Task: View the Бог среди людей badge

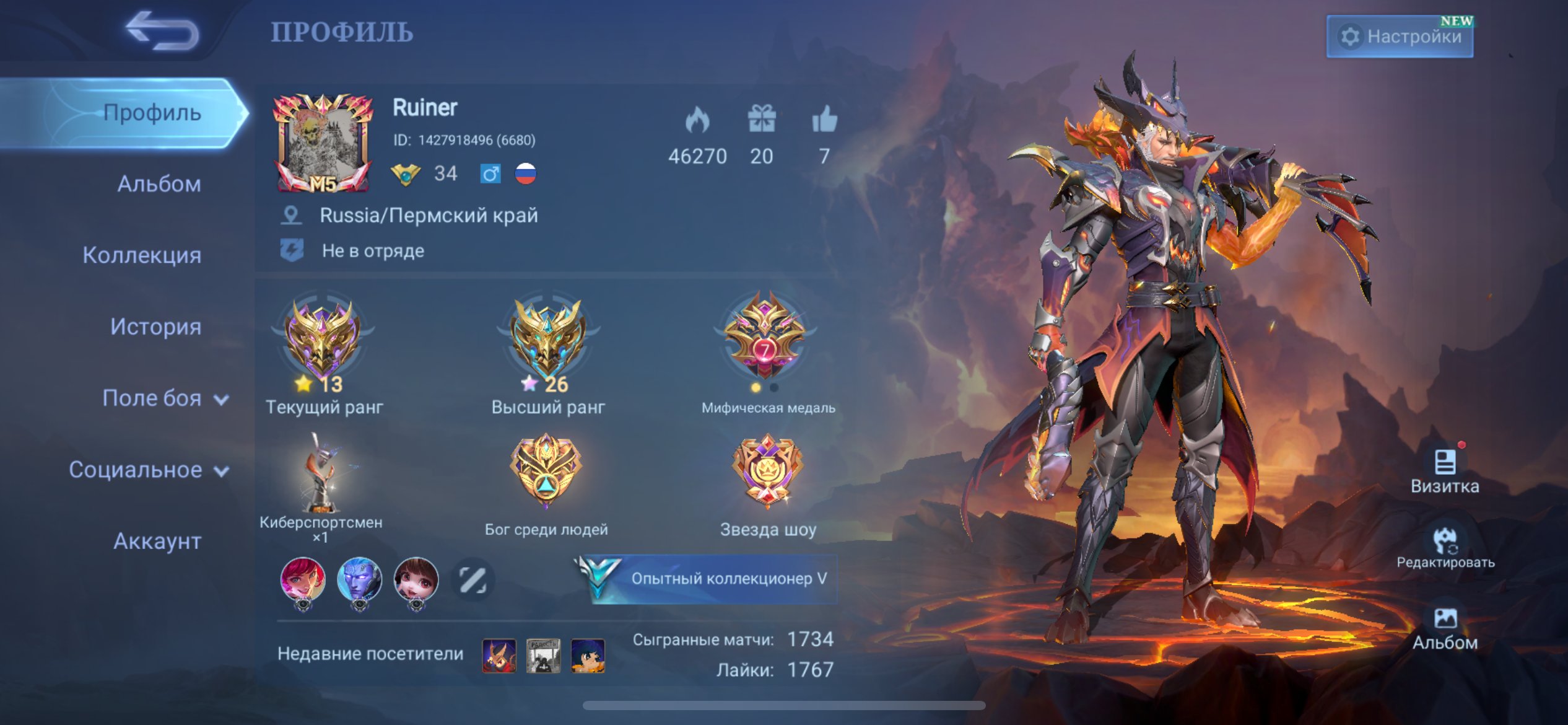Action: tap(546, 471)
